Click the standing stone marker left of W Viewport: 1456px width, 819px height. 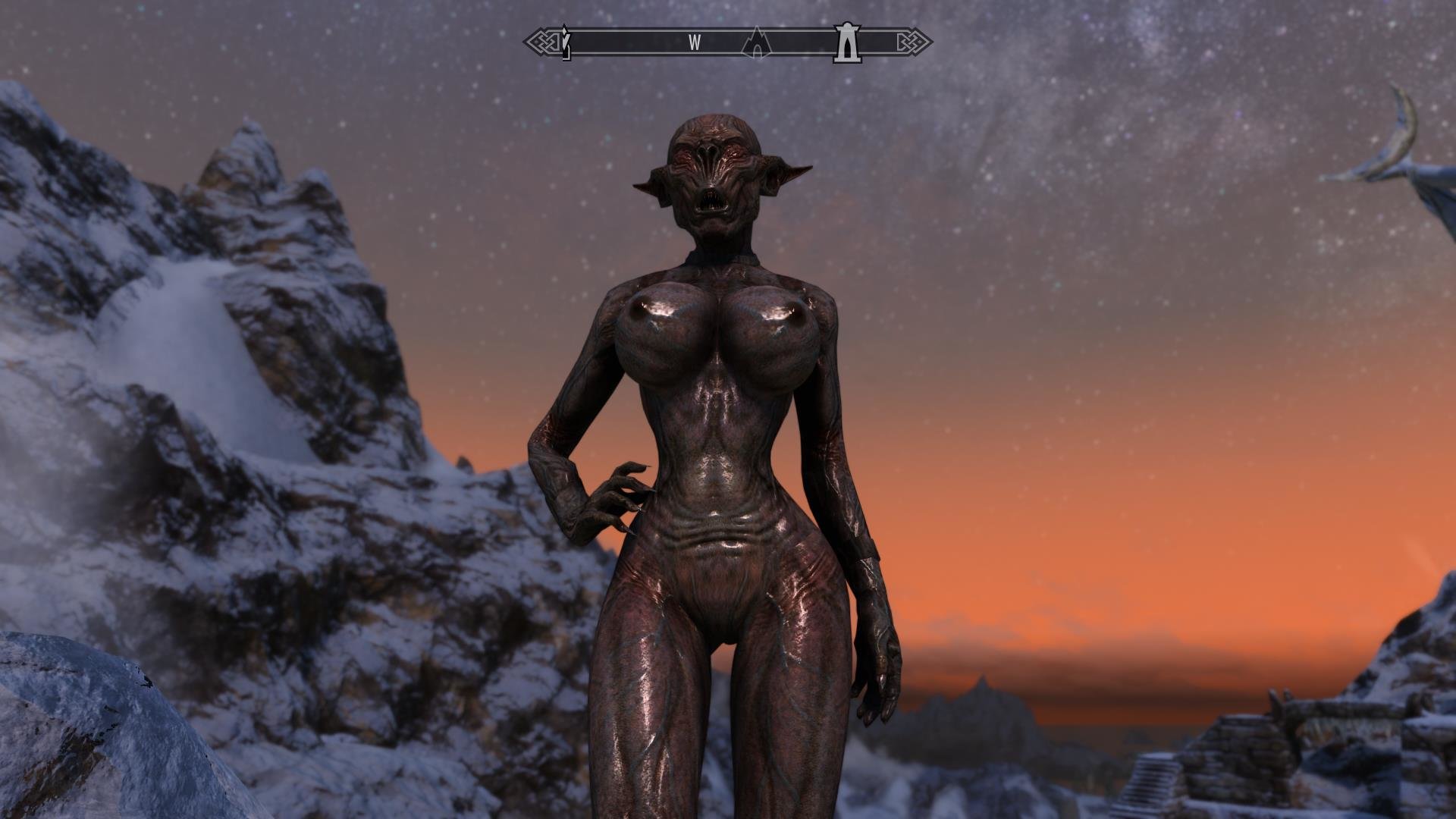[565, 45]
